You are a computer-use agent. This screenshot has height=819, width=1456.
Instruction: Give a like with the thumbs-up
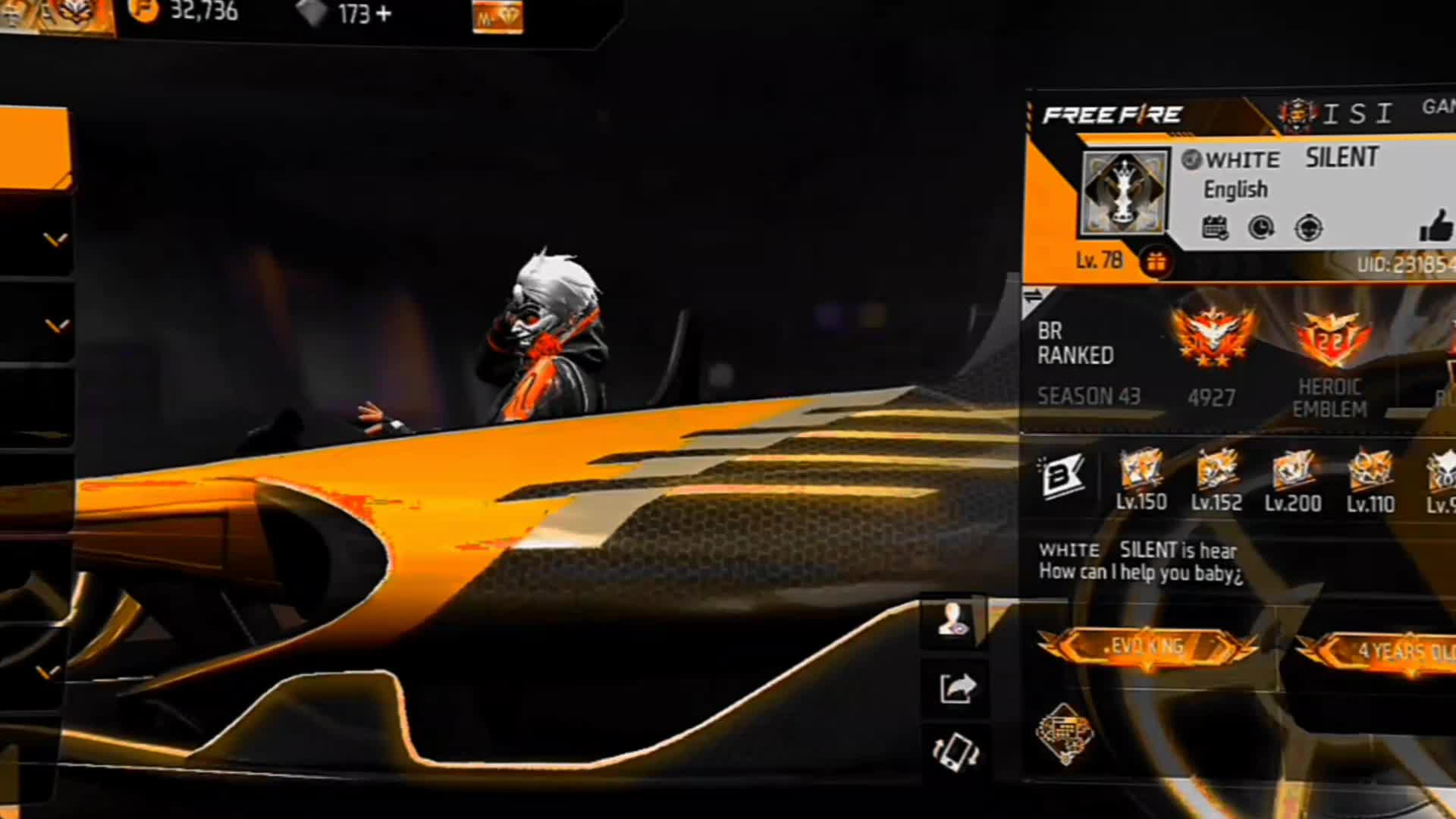[1436, 225]
